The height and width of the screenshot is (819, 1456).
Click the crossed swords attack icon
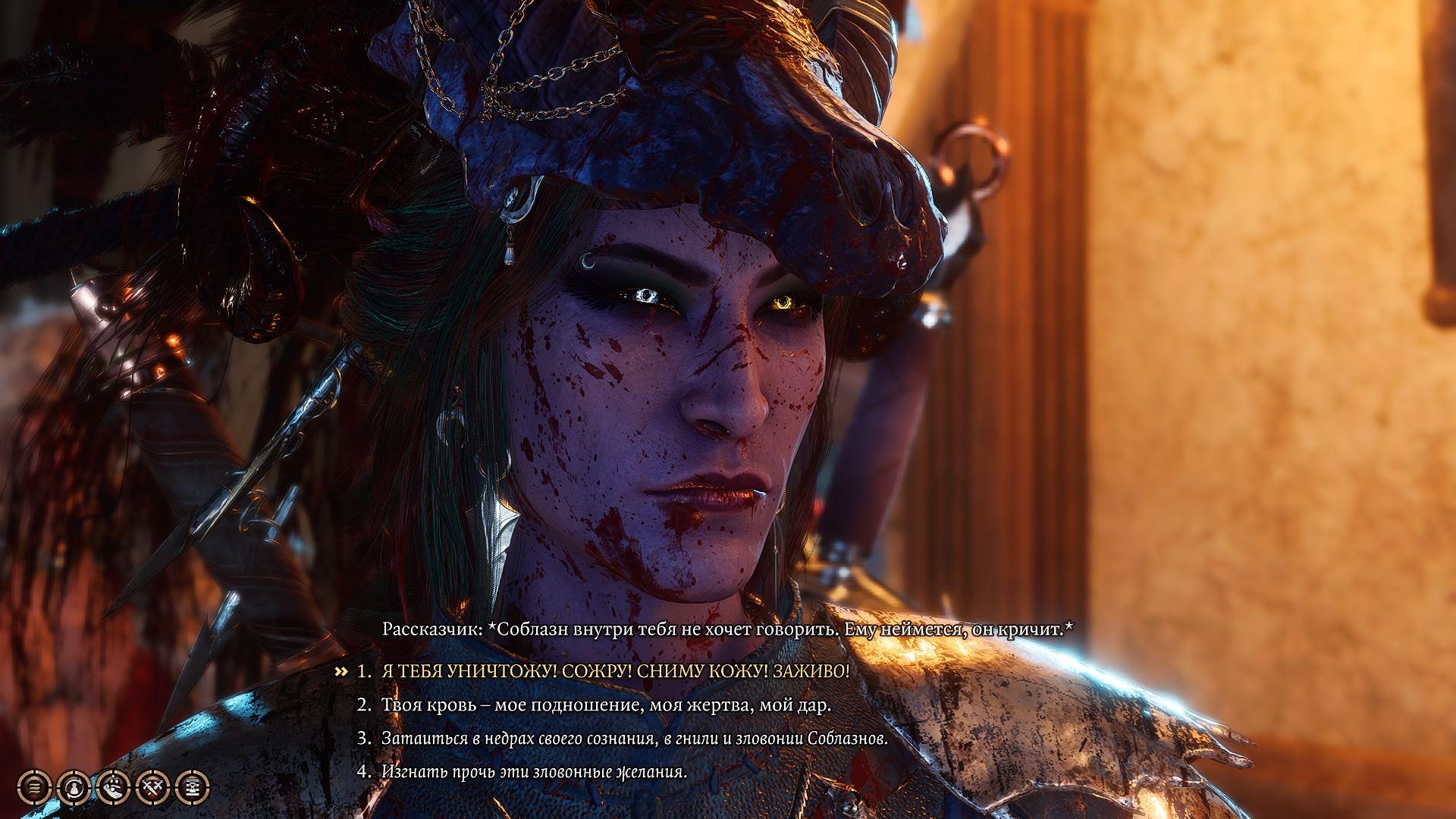(x=154, y=787)
